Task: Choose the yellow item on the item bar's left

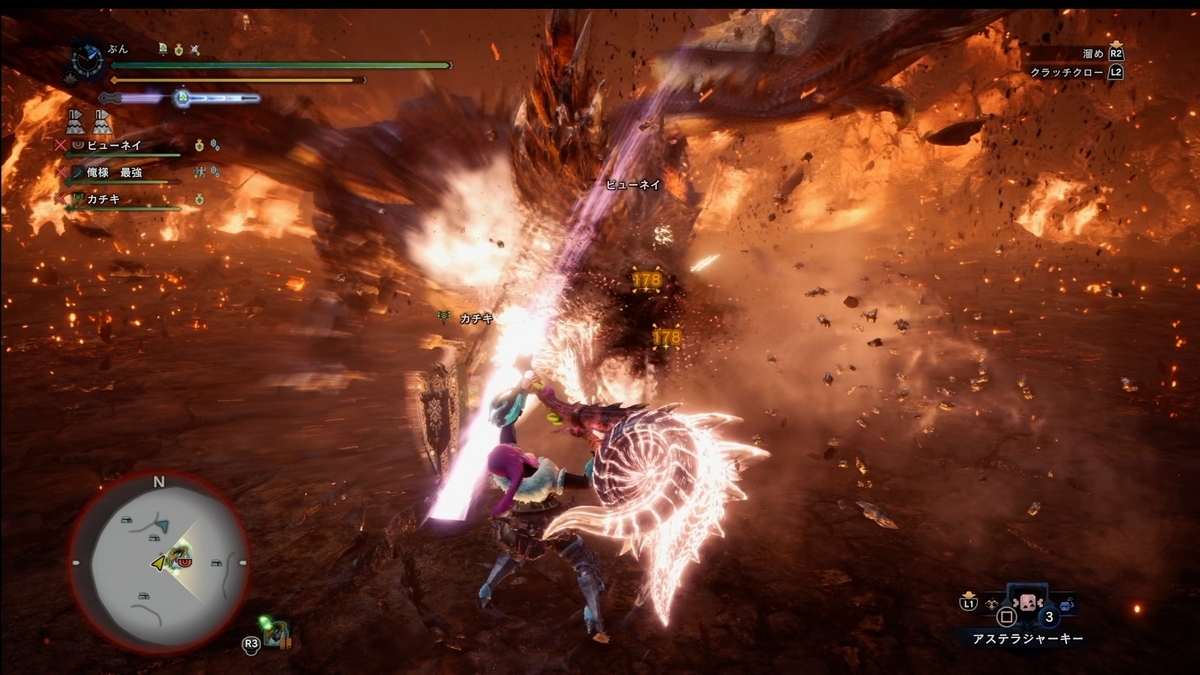Action: point(992,604)
